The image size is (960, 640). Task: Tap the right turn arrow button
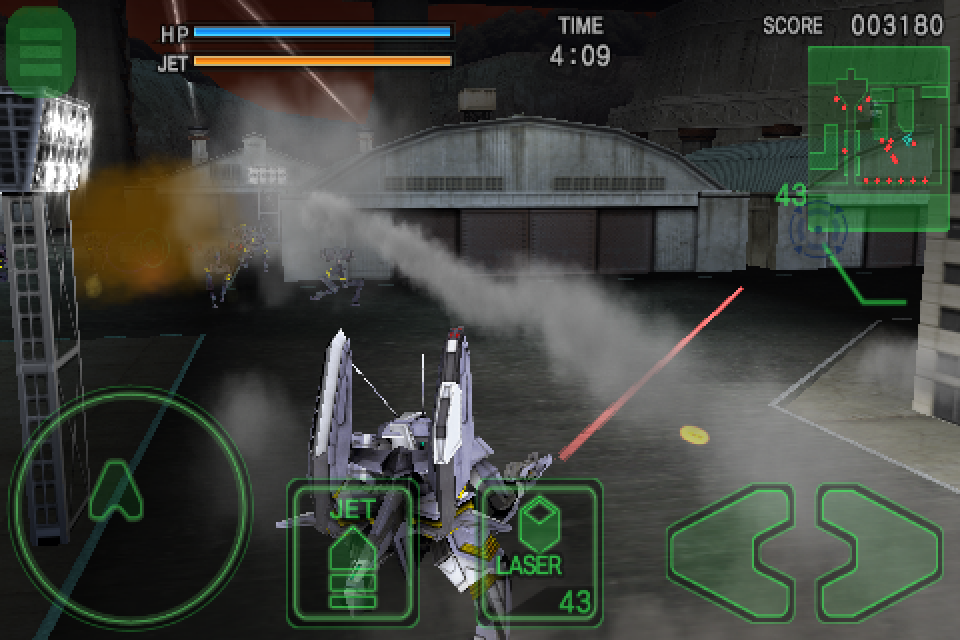880,548
